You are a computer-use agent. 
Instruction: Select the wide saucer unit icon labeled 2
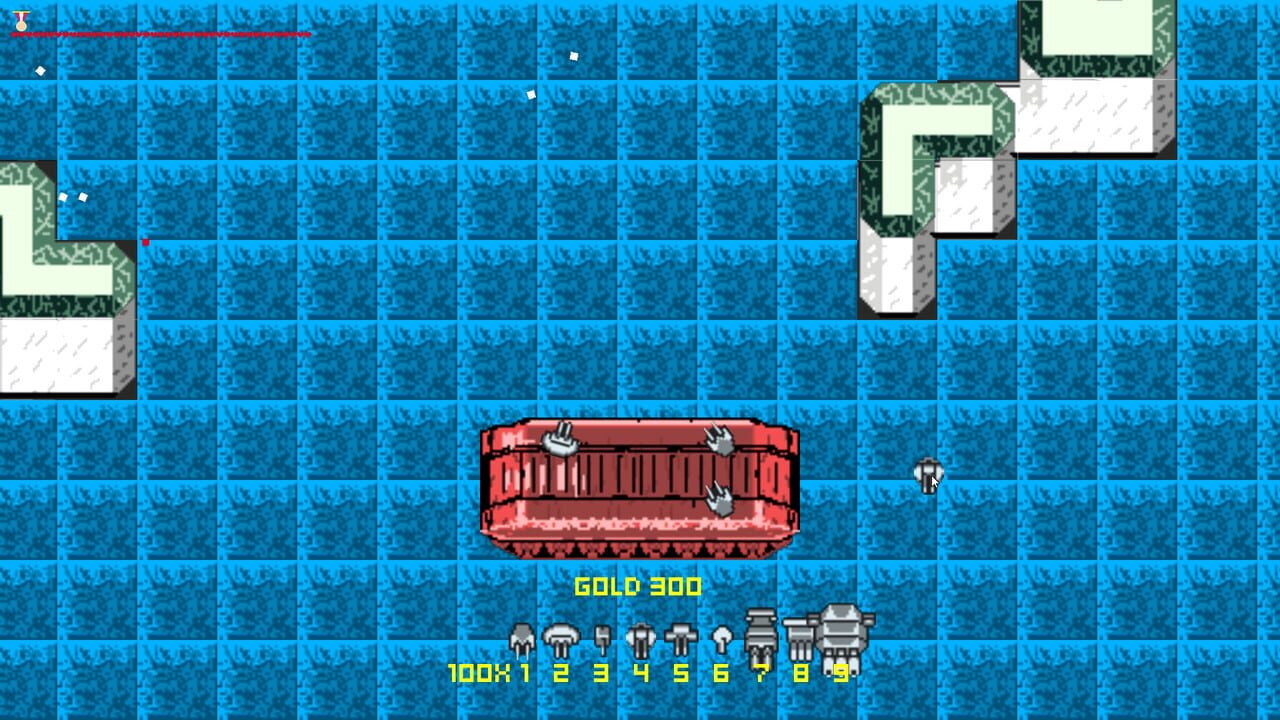[560, 638]
